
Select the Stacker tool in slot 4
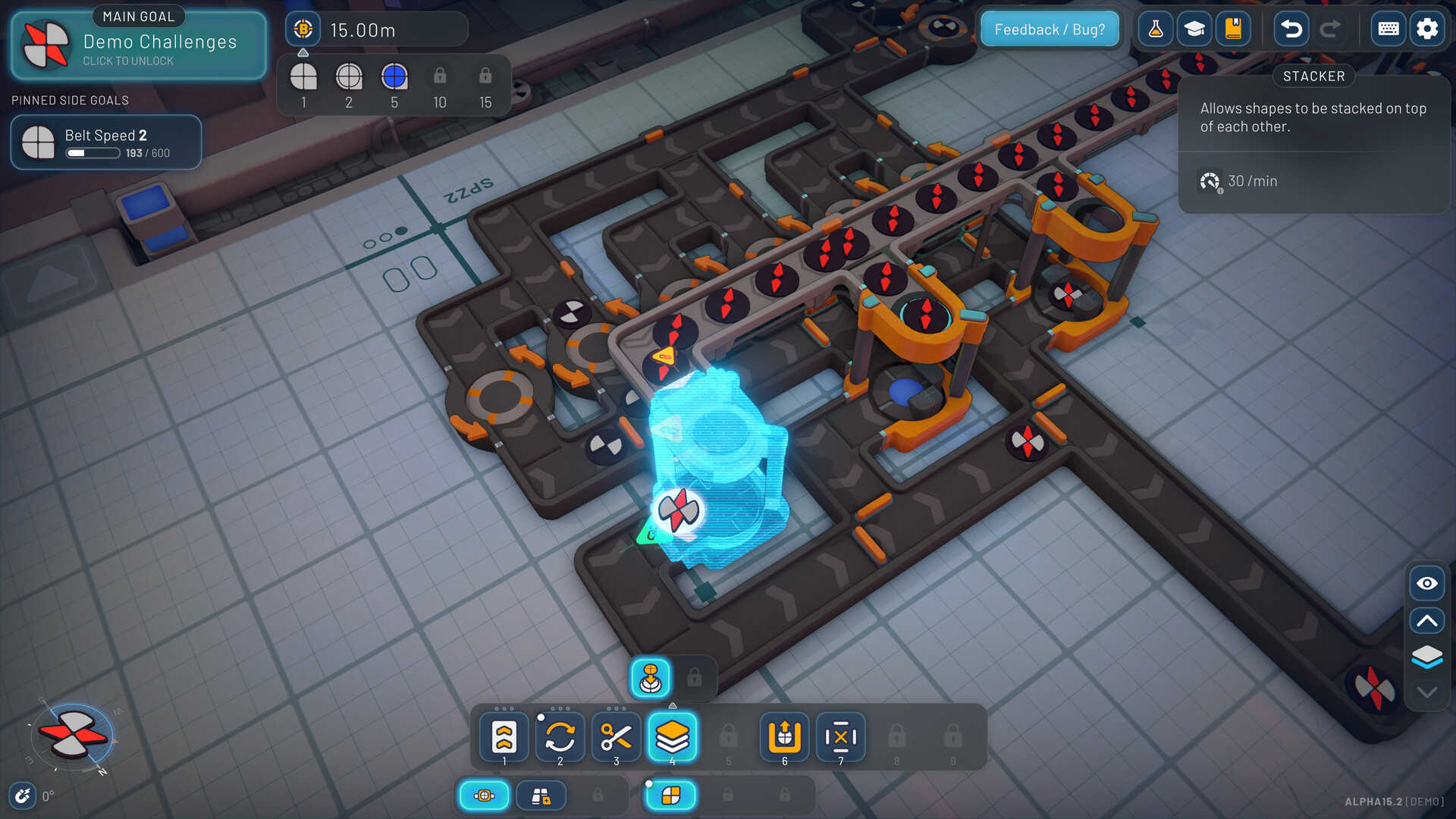673,736
